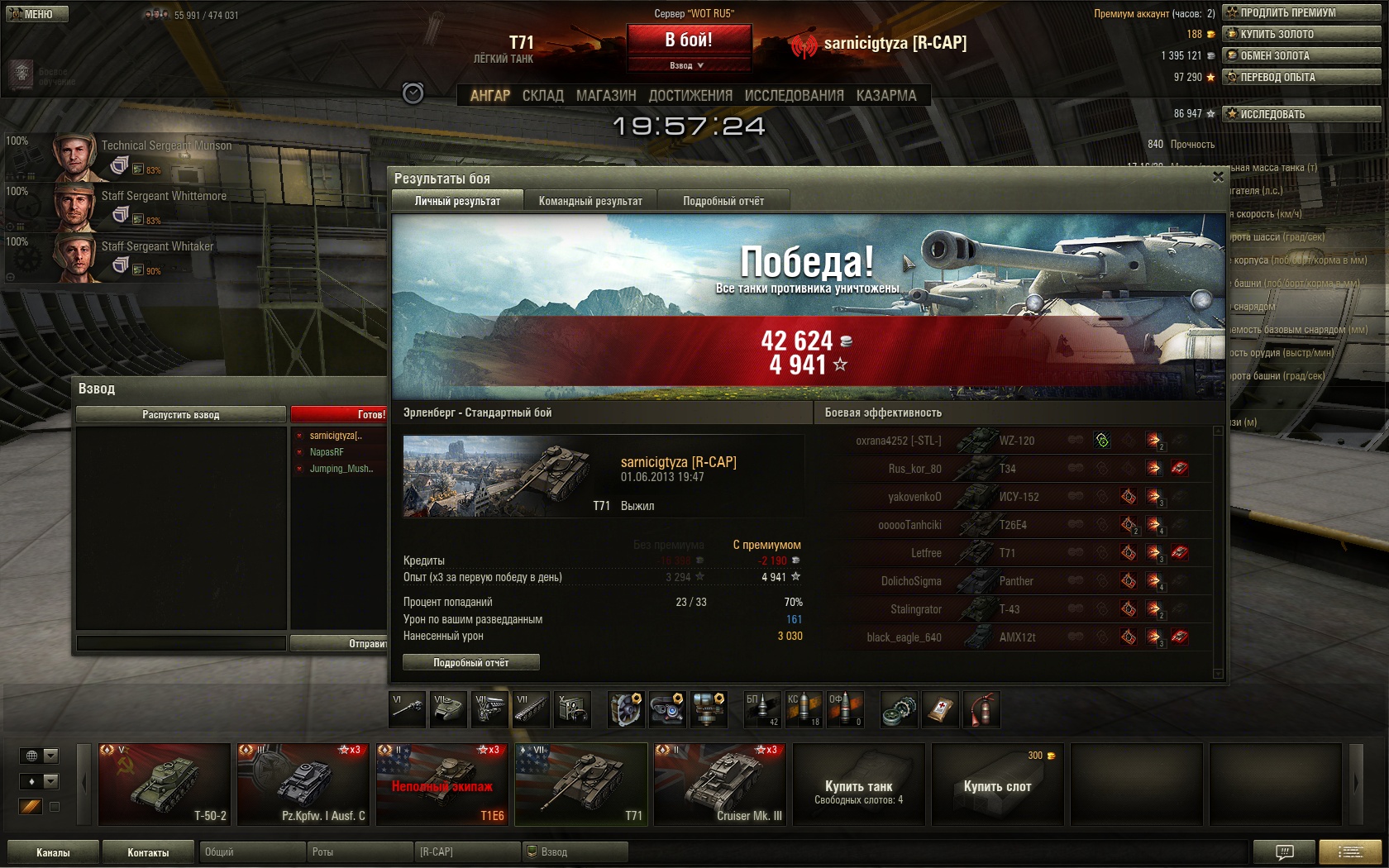The image size is (1389, 868).
Task: Switch to Командный результат tab
Action: (590, 201)
